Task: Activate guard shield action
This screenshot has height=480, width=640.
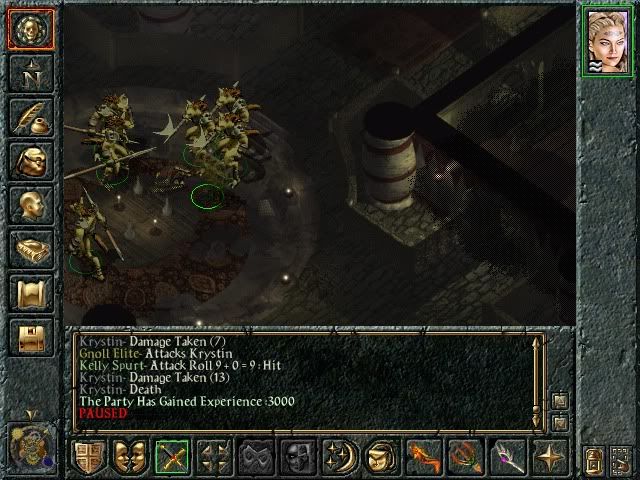Action: point(90,456)
